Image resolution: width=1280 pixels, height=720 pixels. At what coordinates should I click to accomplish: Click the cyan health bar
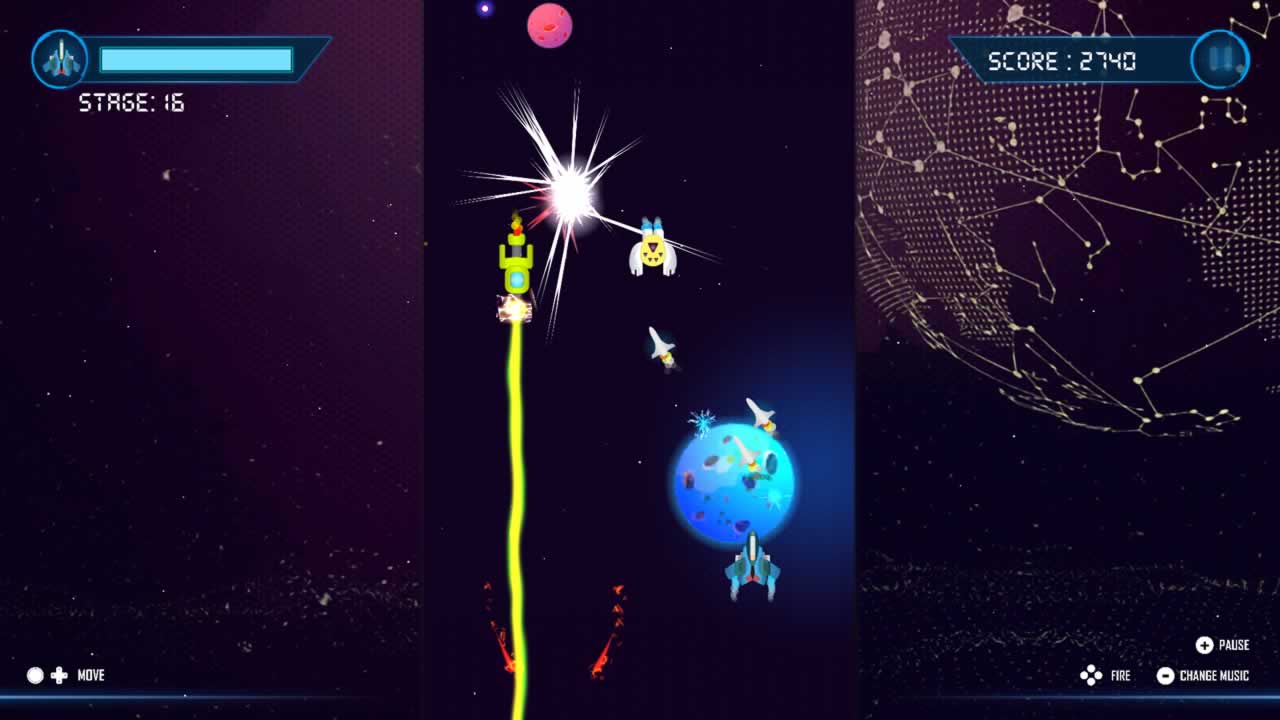tap(195, 60)
